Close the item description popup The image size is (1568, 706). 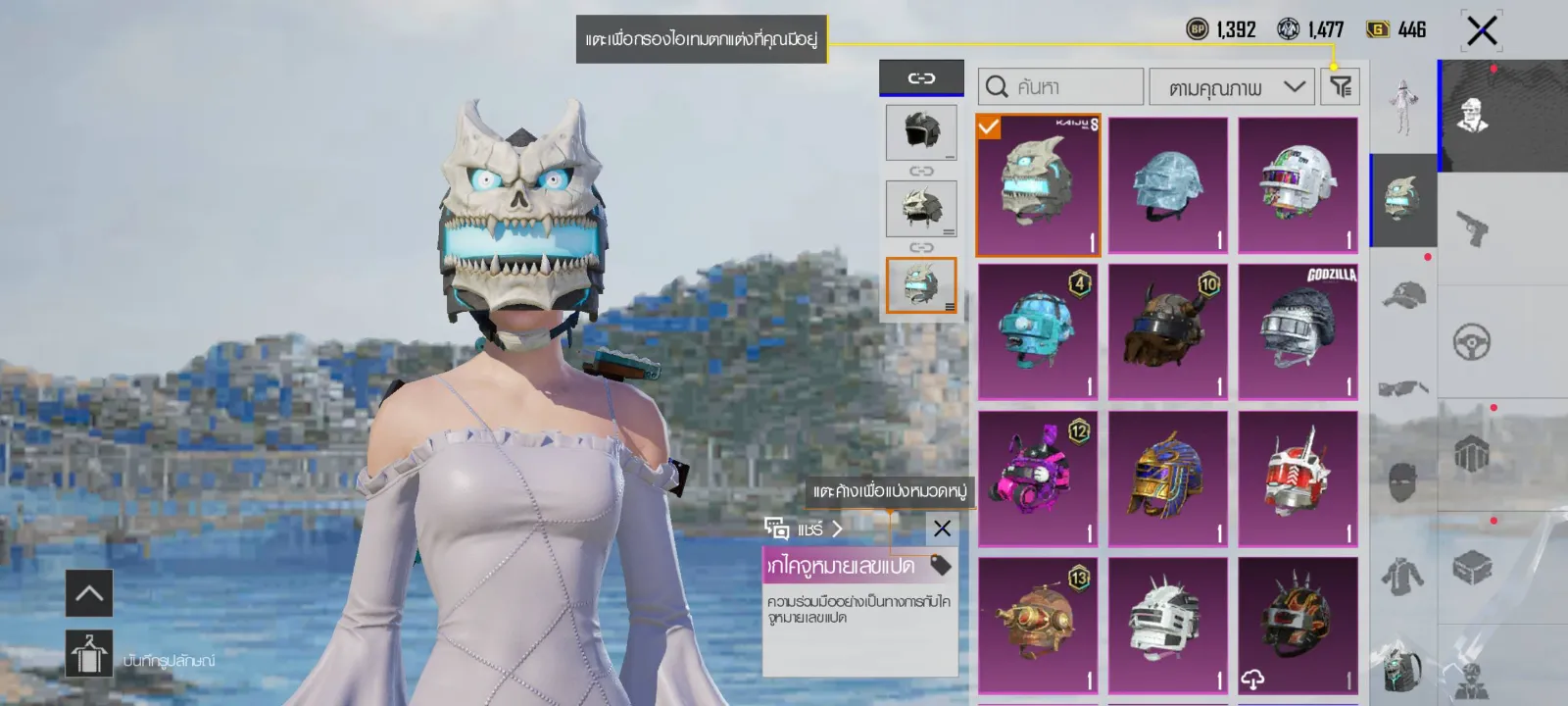pyautogui.click(x=942, y=529)
